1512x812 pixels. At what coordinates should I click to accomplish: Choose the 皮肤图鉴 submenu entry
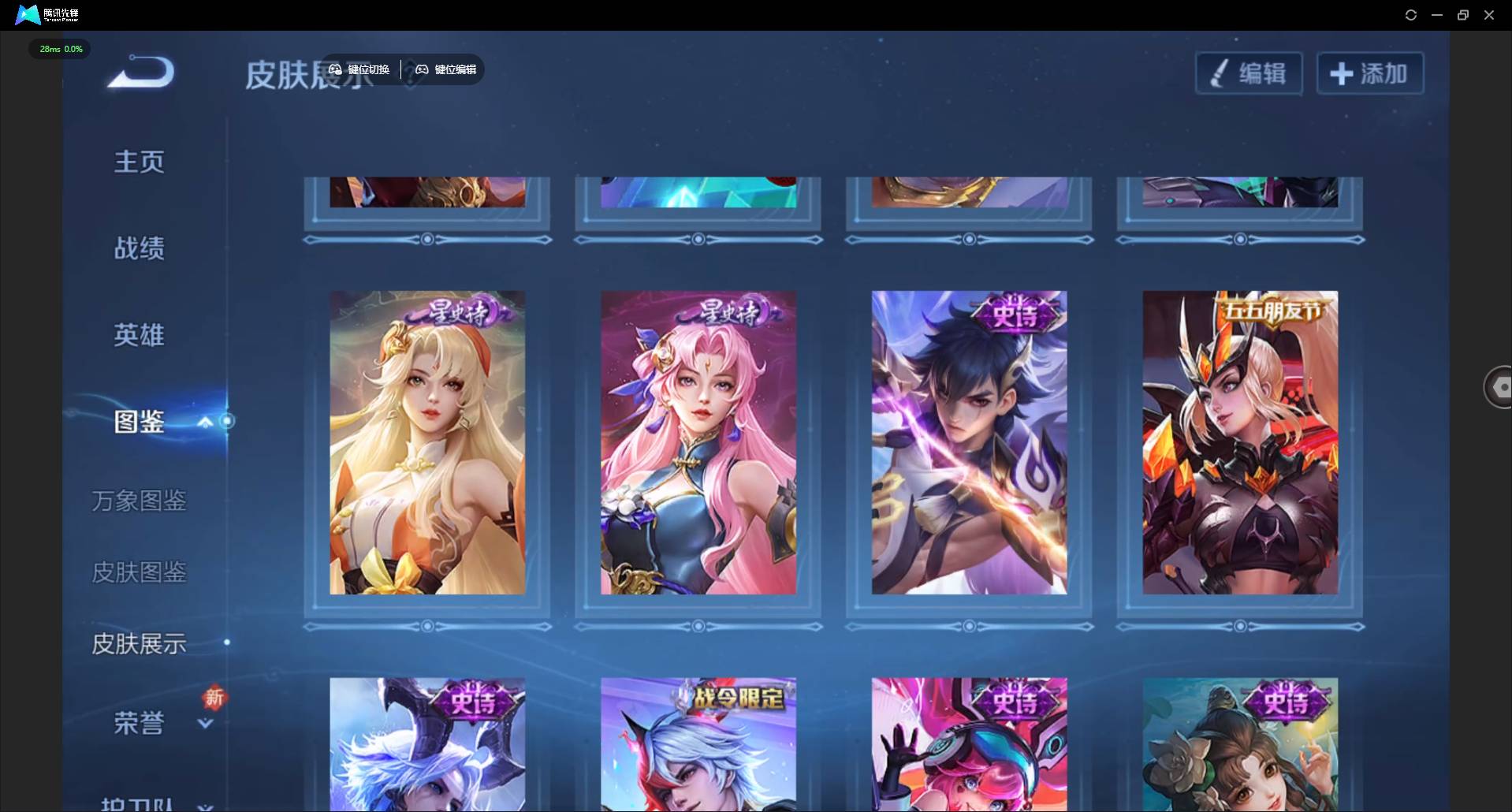pos(140,572)
